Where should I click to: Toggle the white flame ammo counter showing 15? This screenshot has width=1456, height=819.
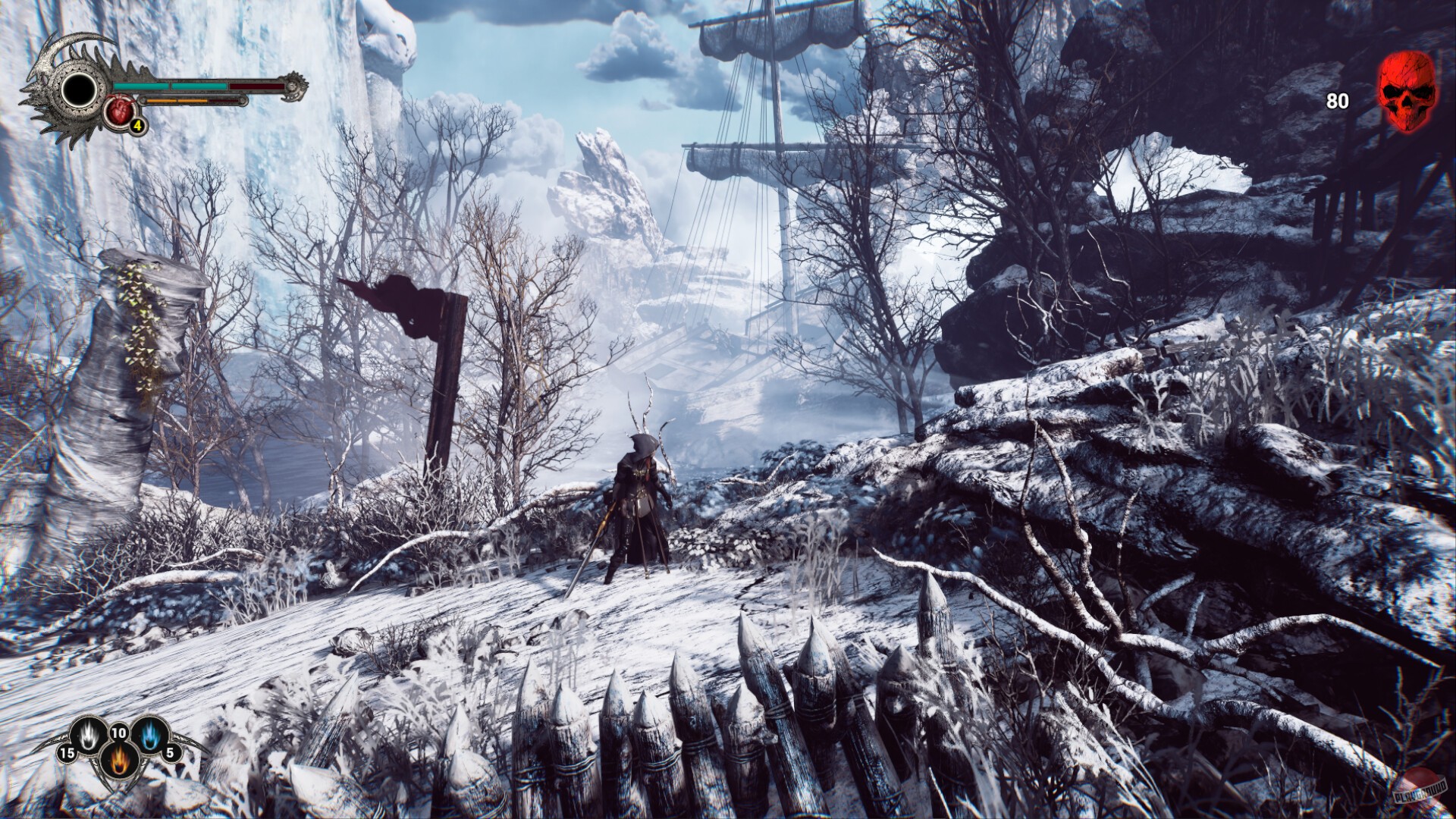click(67, 754)
